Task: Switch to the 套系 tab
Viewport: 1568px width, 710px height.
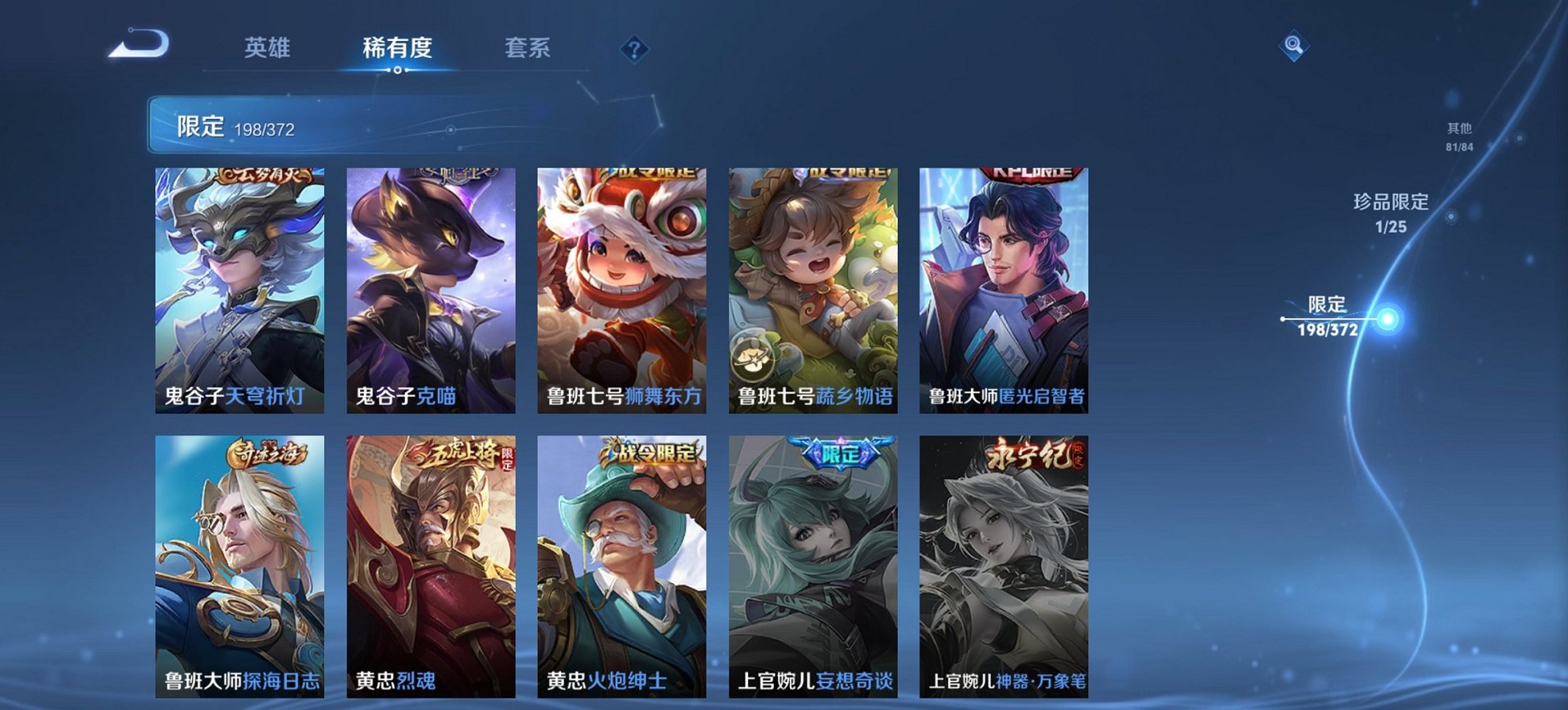Action: (528, 49)
